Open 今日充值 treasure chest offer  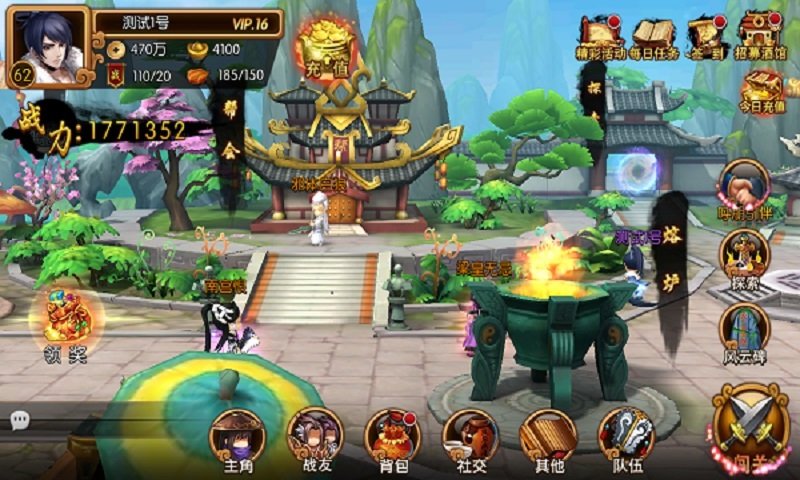click(x=763, y=90)
